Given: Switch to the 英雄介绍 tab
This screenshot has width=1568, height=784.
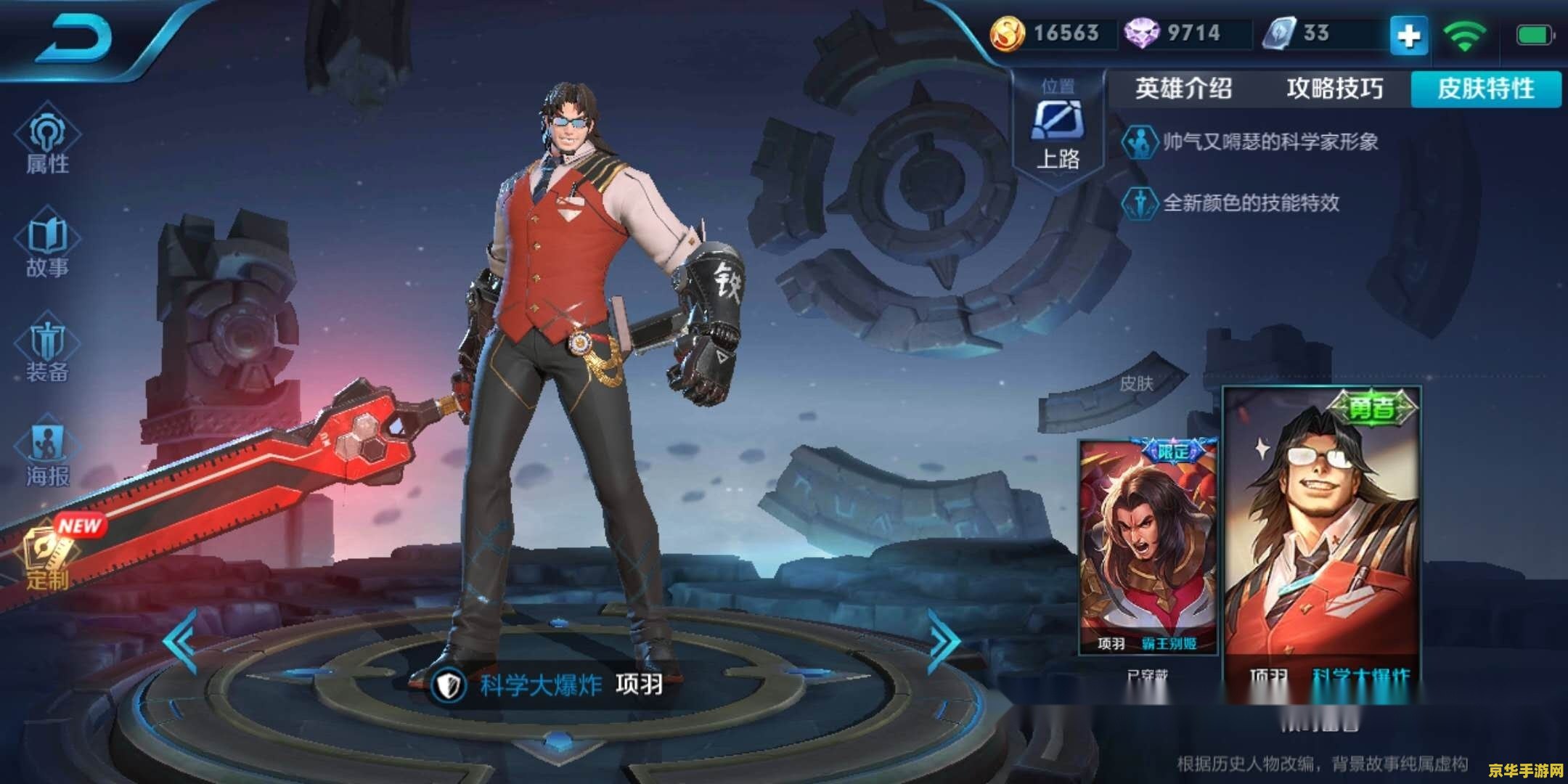Looking at the screenshot, I should [x=1183, y=89].
